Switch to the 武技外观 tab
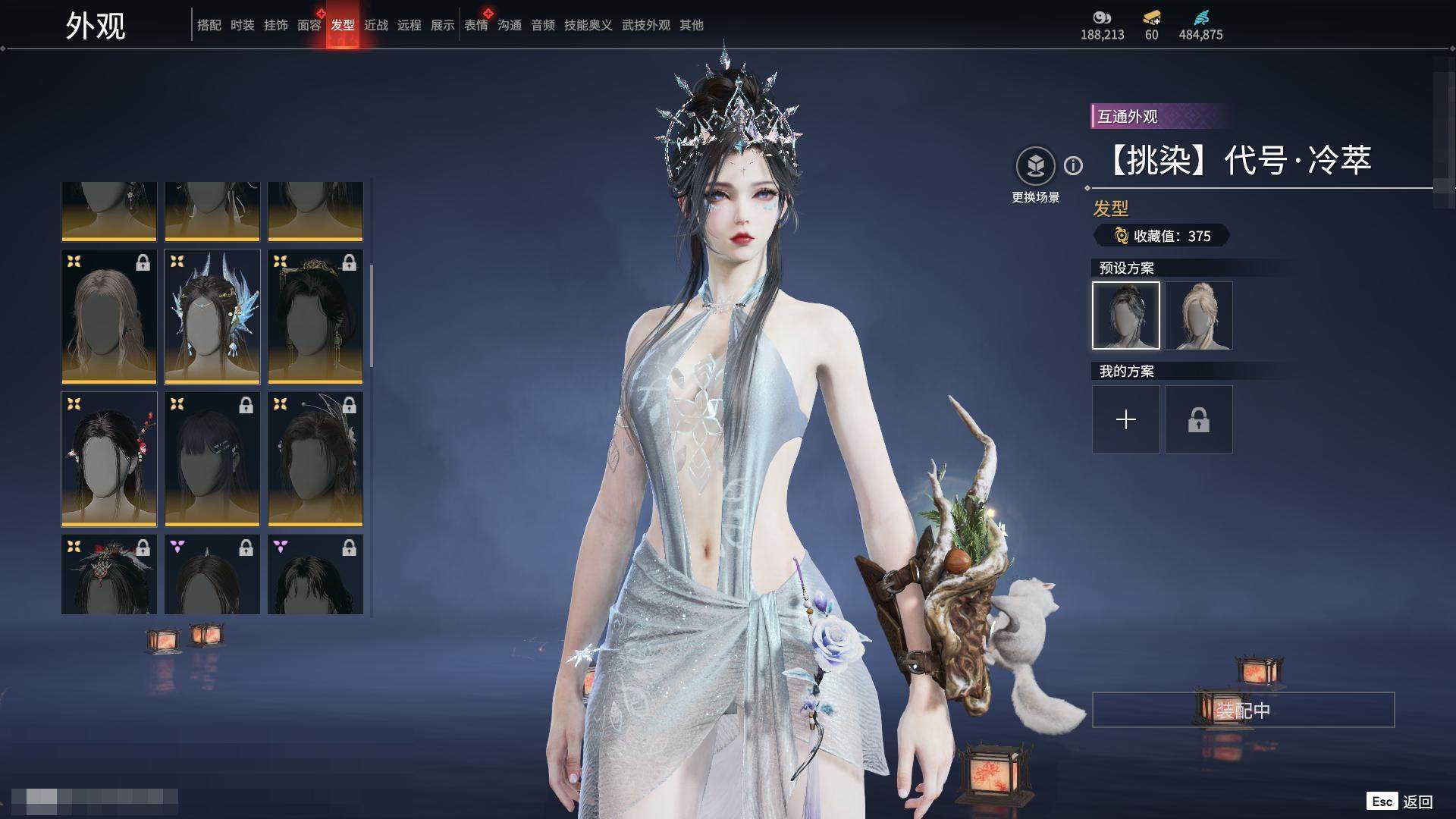The height and width of the screenshot is (819, 1456). [645, 26]
